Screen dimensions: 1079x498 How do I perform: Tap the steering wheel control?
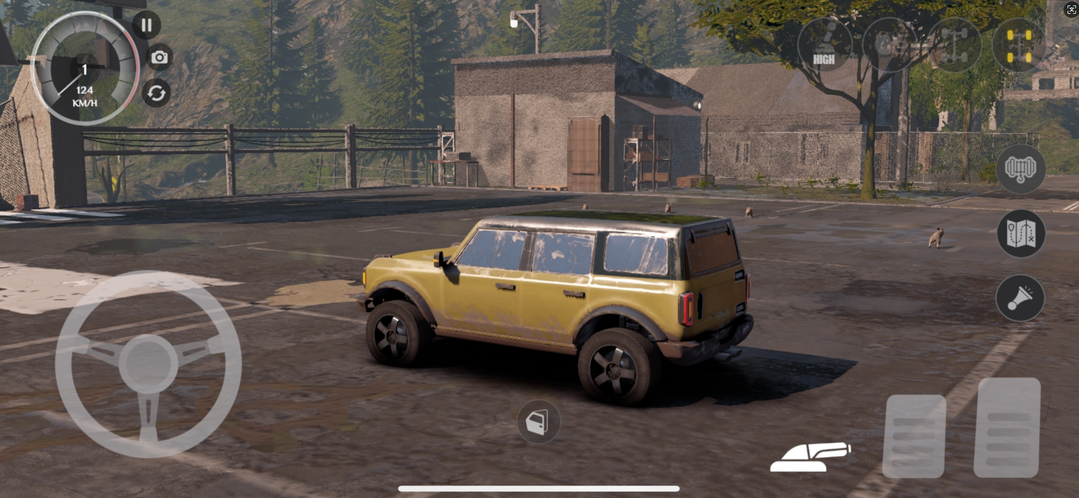tap(148, 364)
